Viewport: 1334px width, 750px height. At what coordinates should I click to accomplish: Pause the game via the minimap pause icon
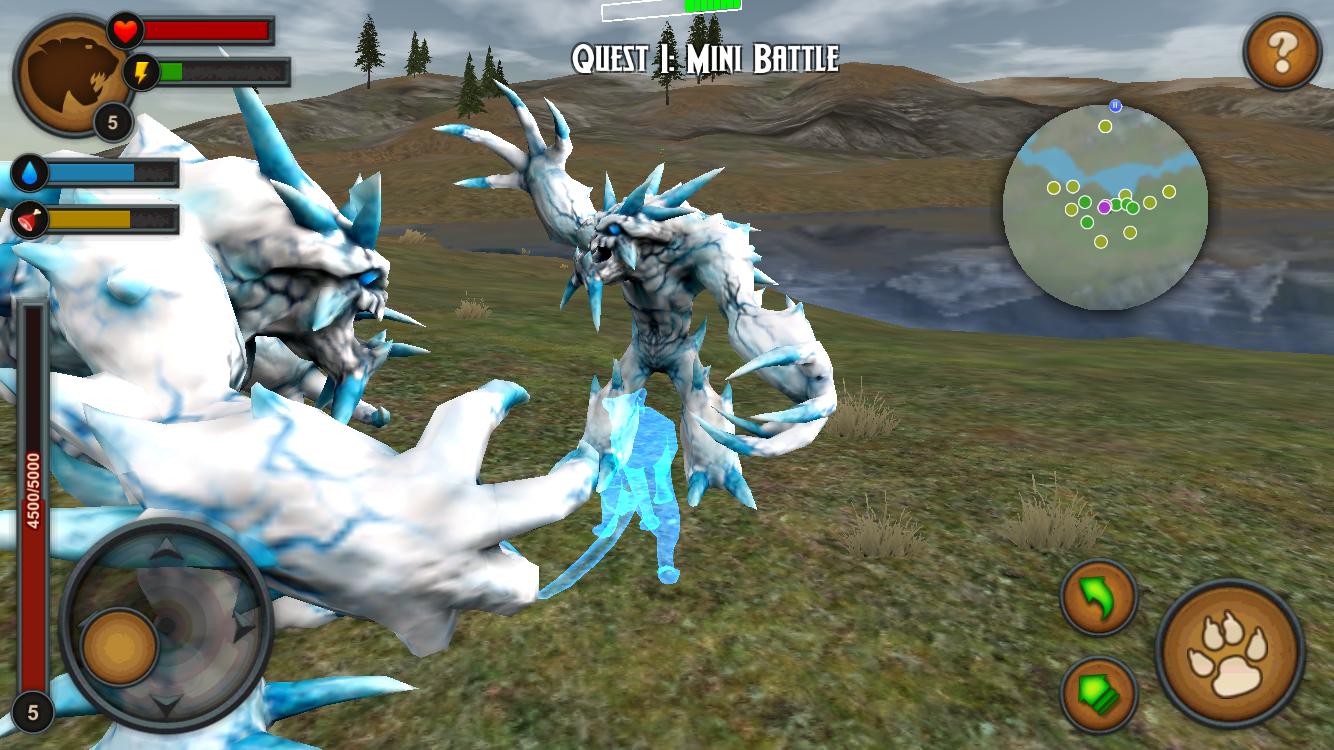(x=1117, y=105)
